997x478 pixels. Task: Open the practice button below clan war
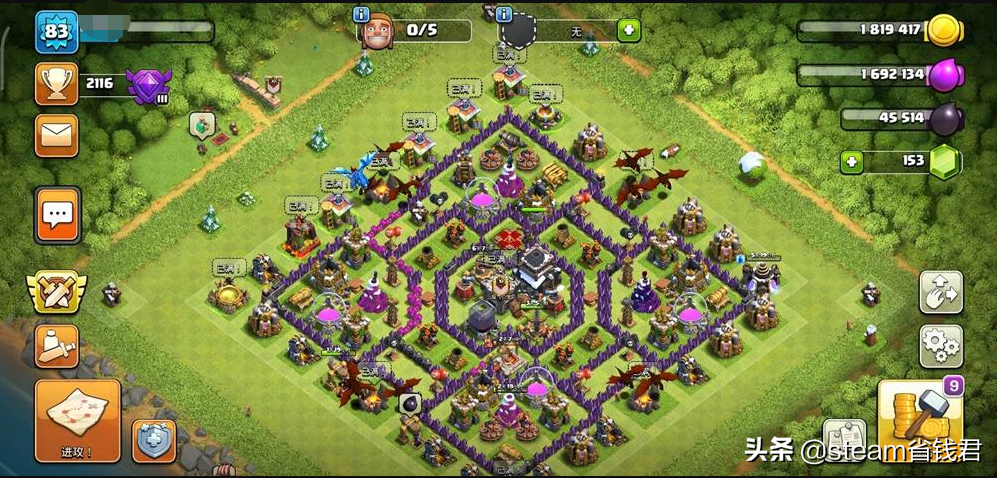click(56, 346)
